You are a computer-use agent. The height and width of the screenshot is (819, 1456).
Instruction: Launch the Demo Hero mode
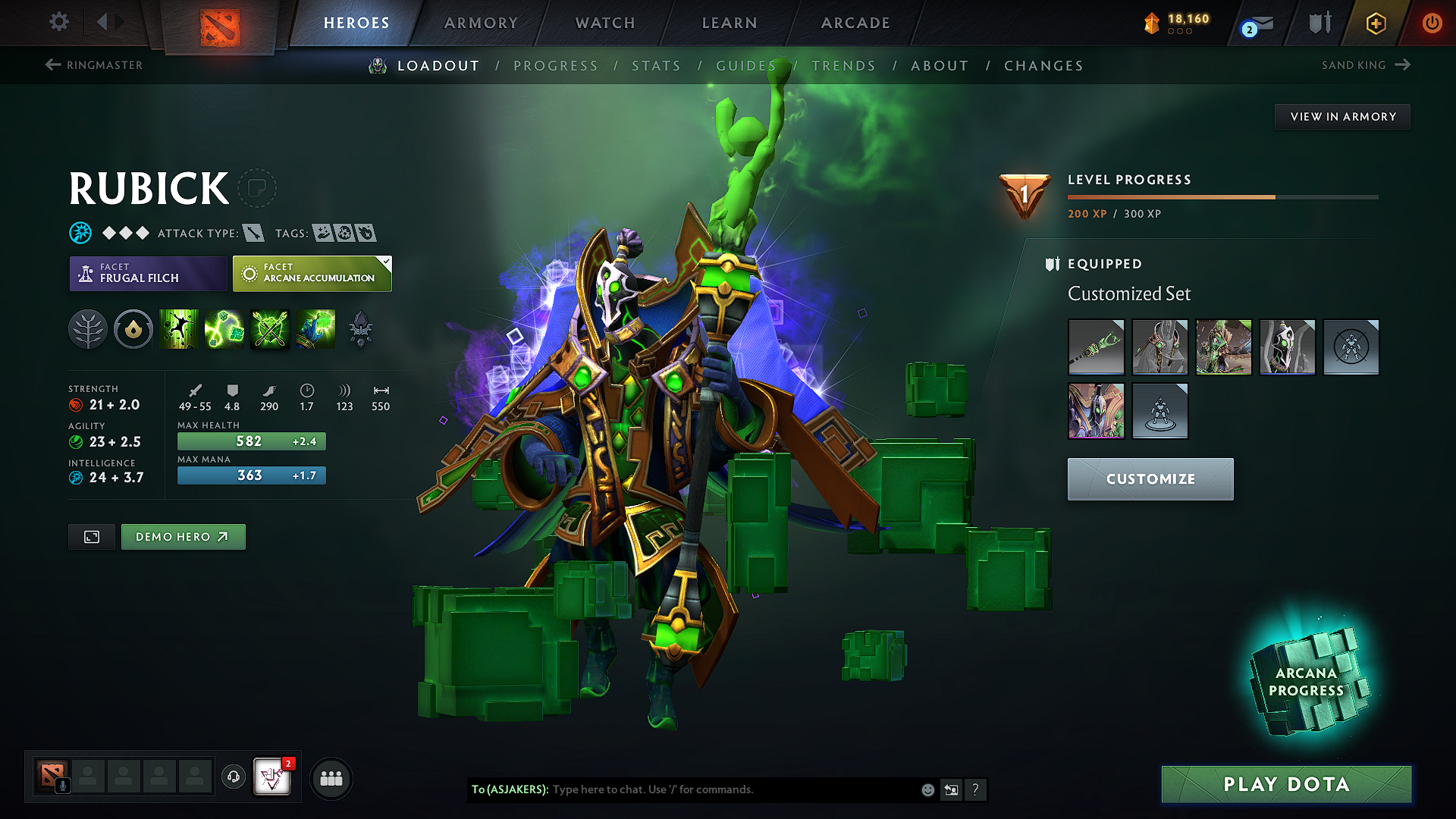pyautogui.click(x=183, y=537)
